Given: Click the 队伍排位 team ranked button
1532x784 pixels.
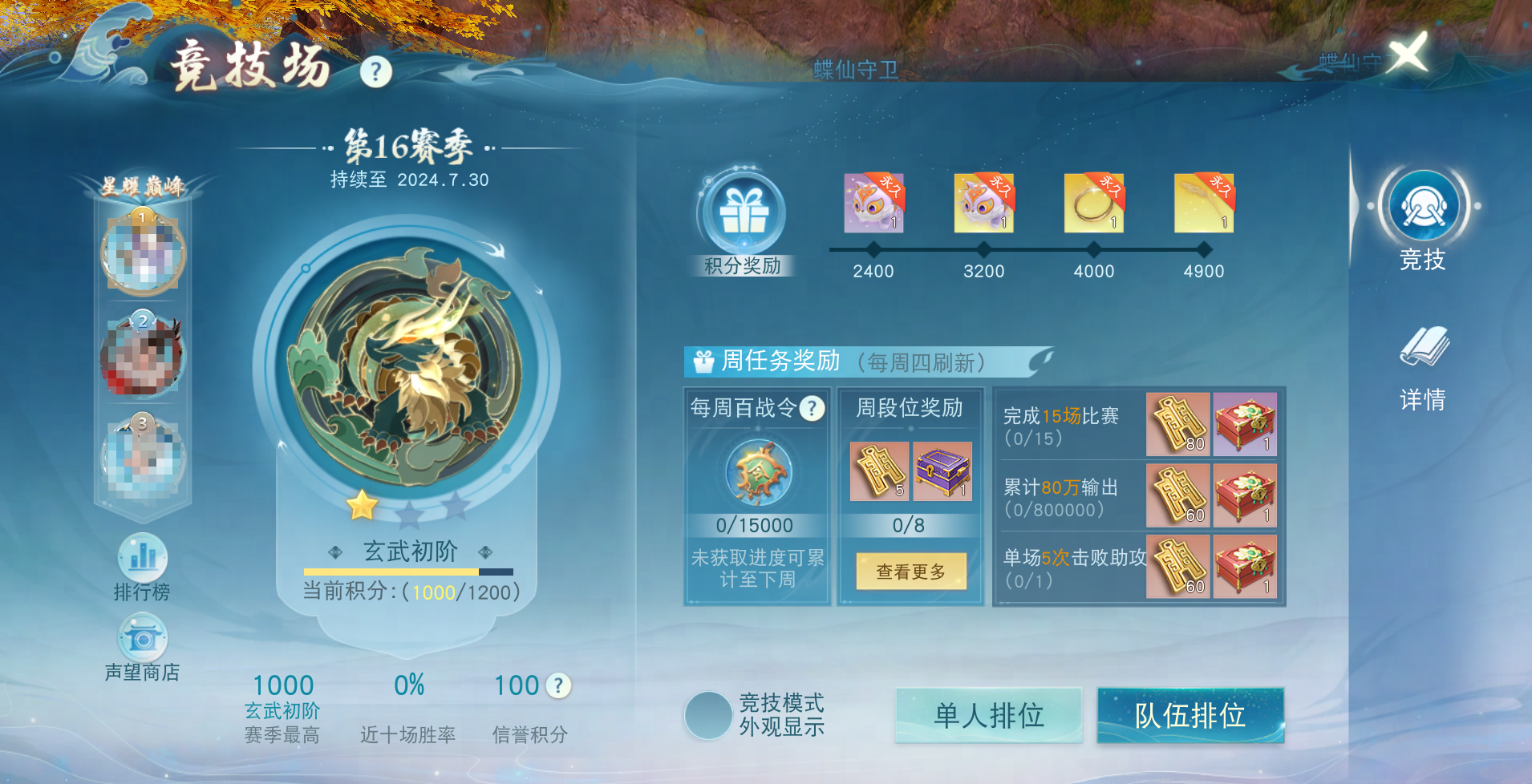Looking at the screenshot, I should click(x=1190, y=714).
